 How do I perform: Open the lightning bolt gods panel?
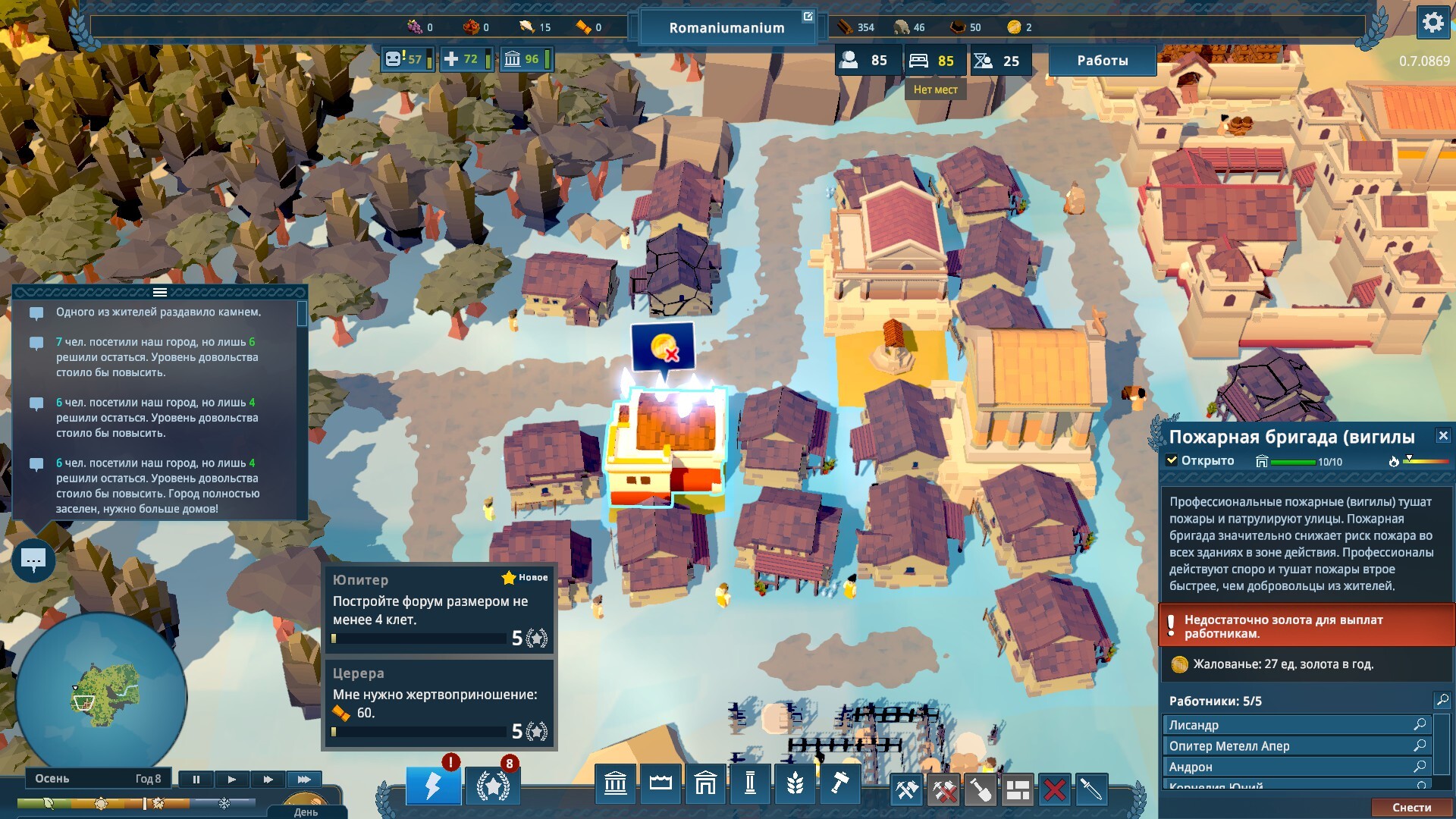tap(433, 786)
